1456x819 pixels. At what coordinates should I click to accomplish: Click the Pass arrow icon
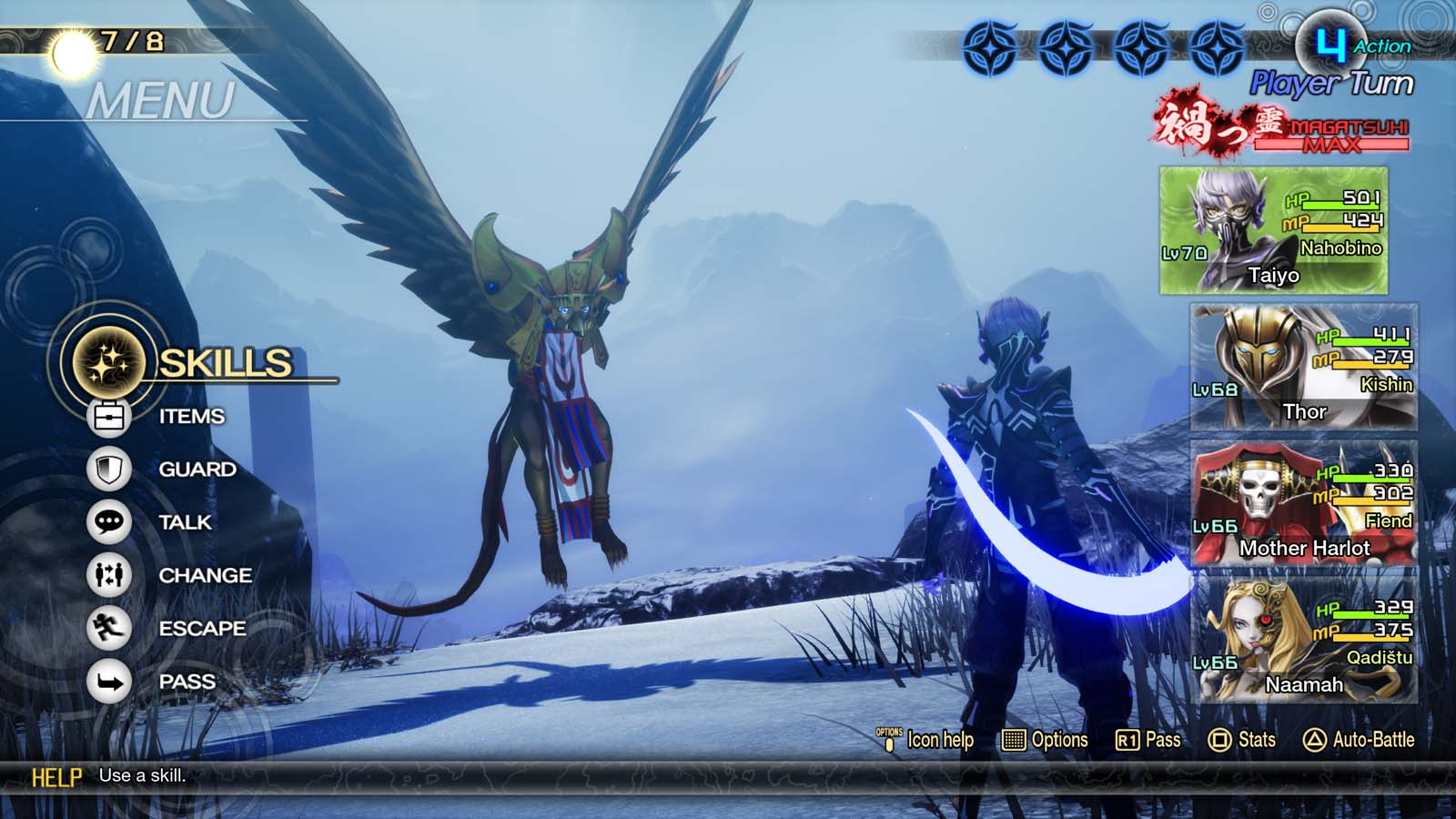click(x=108, y=681)
